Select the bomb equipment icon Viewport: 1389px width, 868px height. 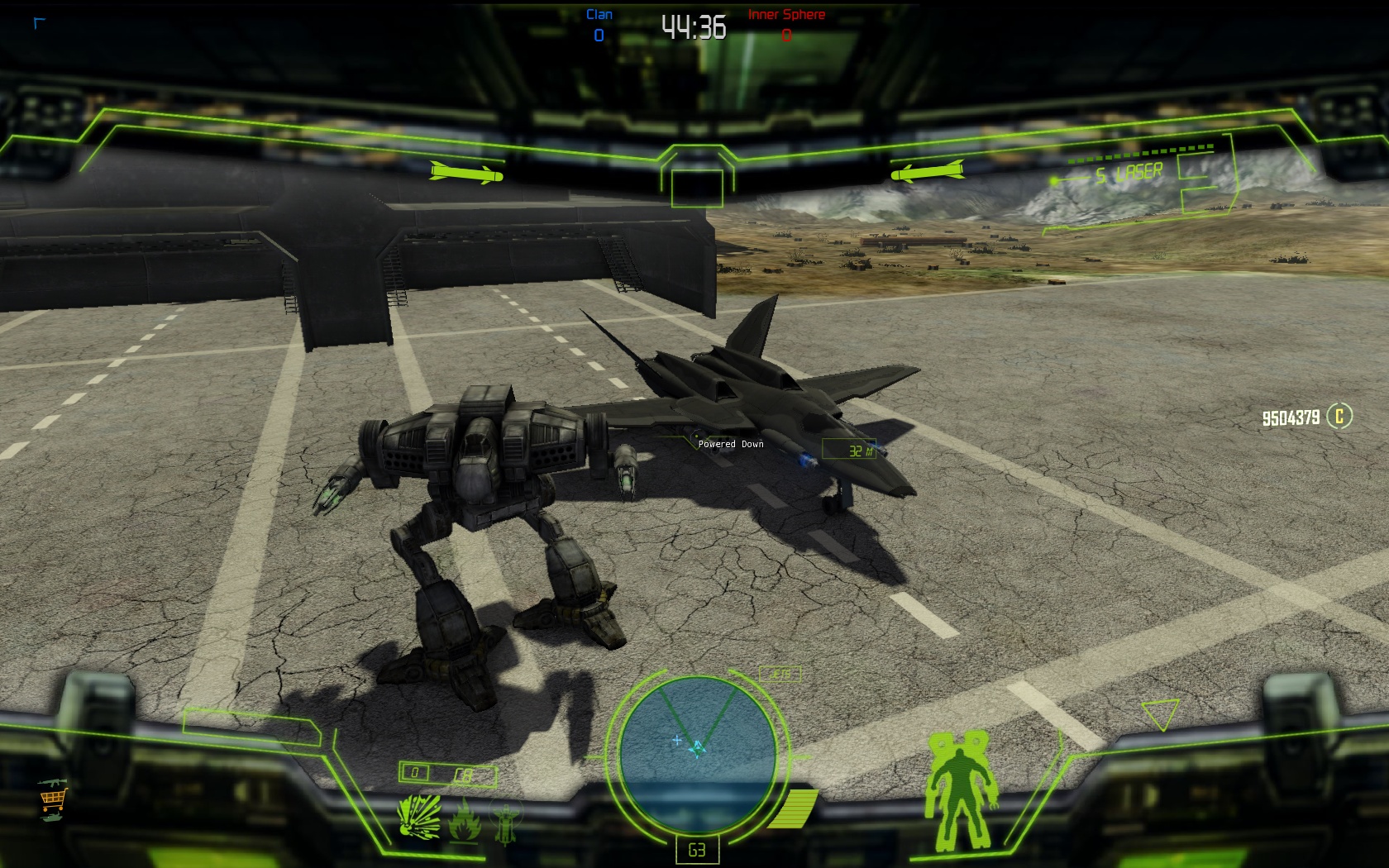(505, 822)
